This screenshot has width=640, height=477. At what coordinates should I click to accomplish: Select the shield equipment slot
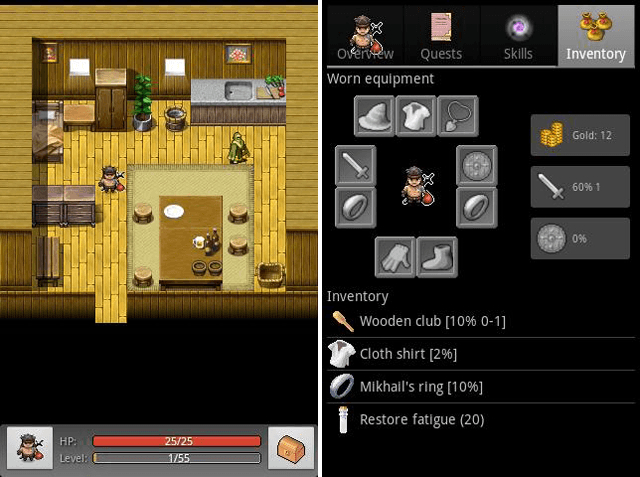point(477,166)
